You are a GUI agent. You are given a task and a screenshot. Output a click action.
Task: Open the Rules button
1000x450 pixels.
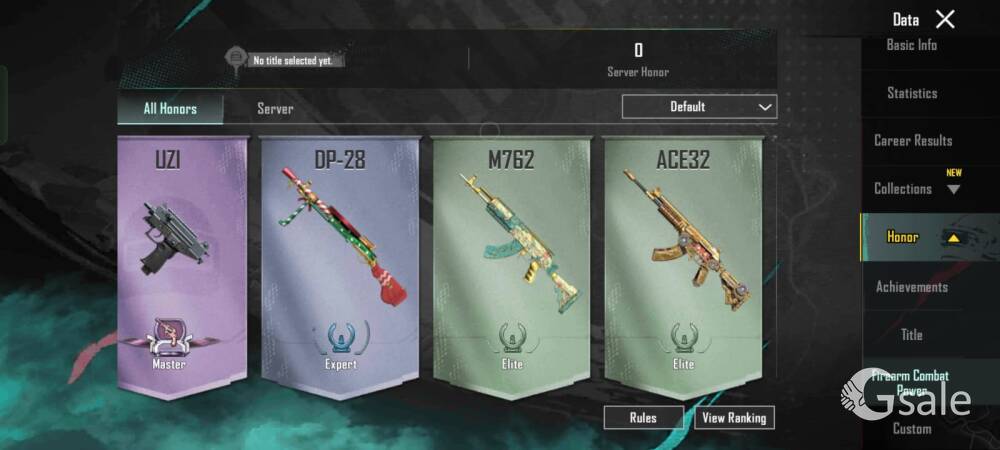point(643,418)
